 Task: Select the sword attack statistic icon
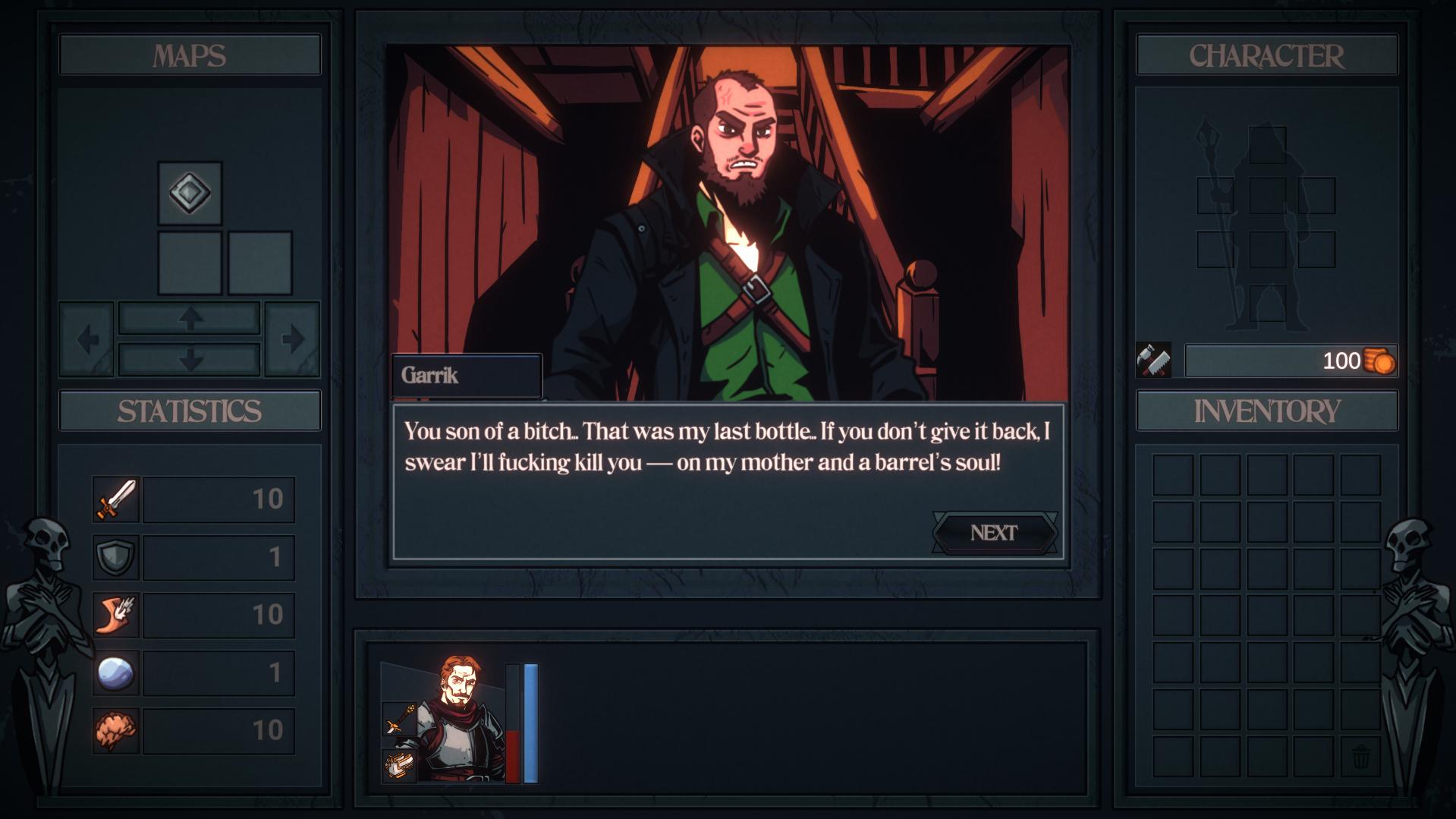[115, 499]
